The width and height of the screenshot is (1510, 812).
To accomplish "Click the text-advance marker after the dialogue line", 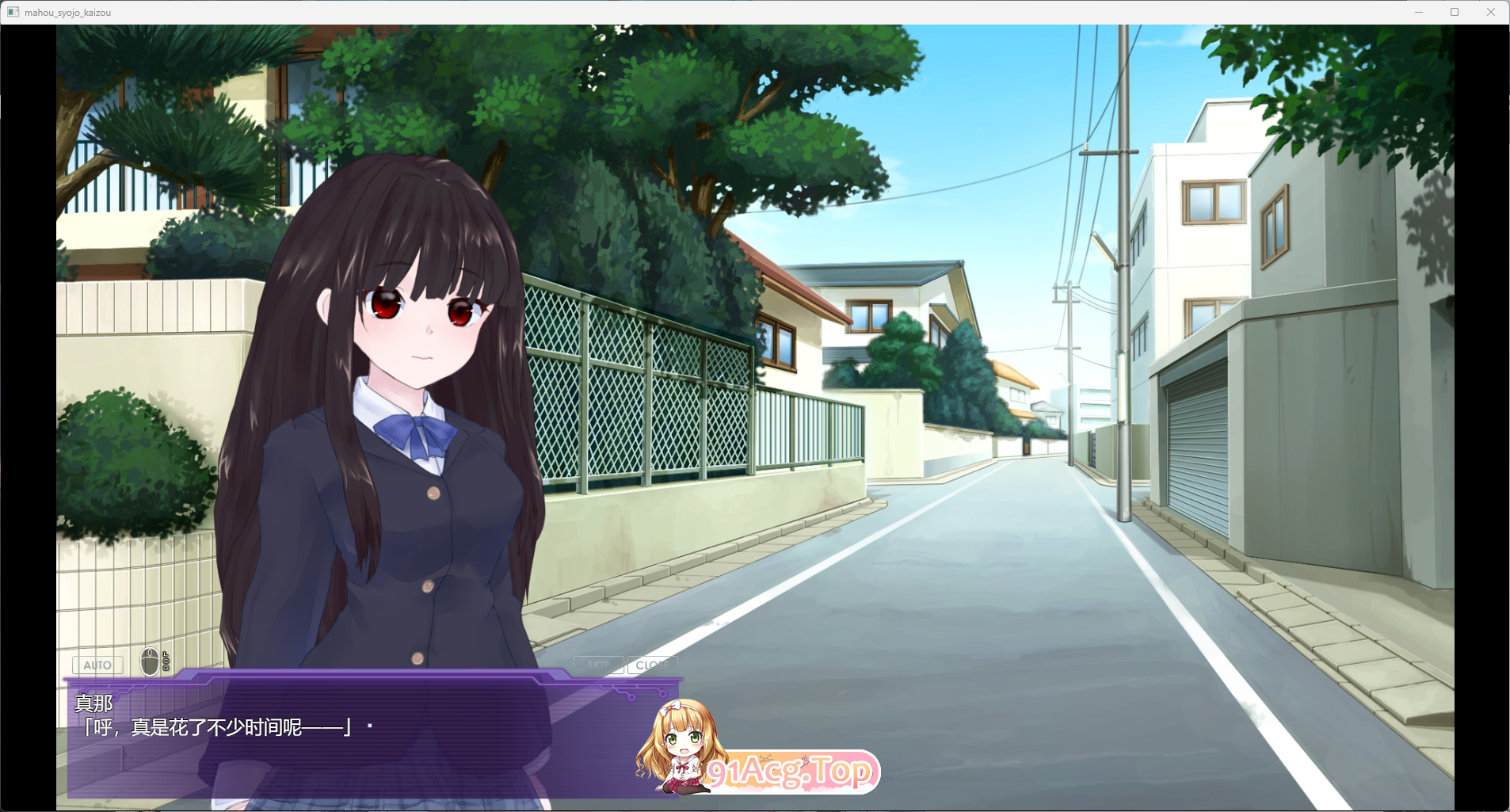I will click(368, 726).
